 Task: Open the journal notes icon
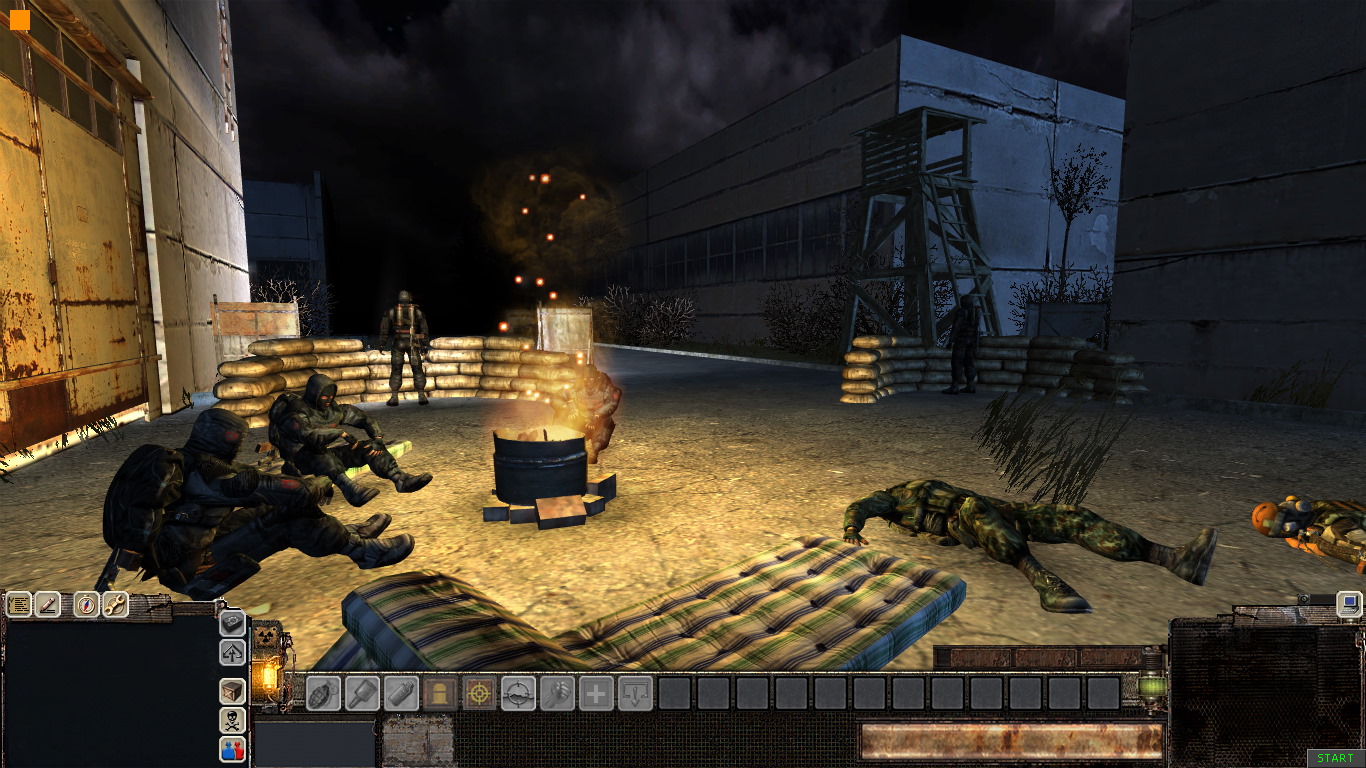point(19,604)
